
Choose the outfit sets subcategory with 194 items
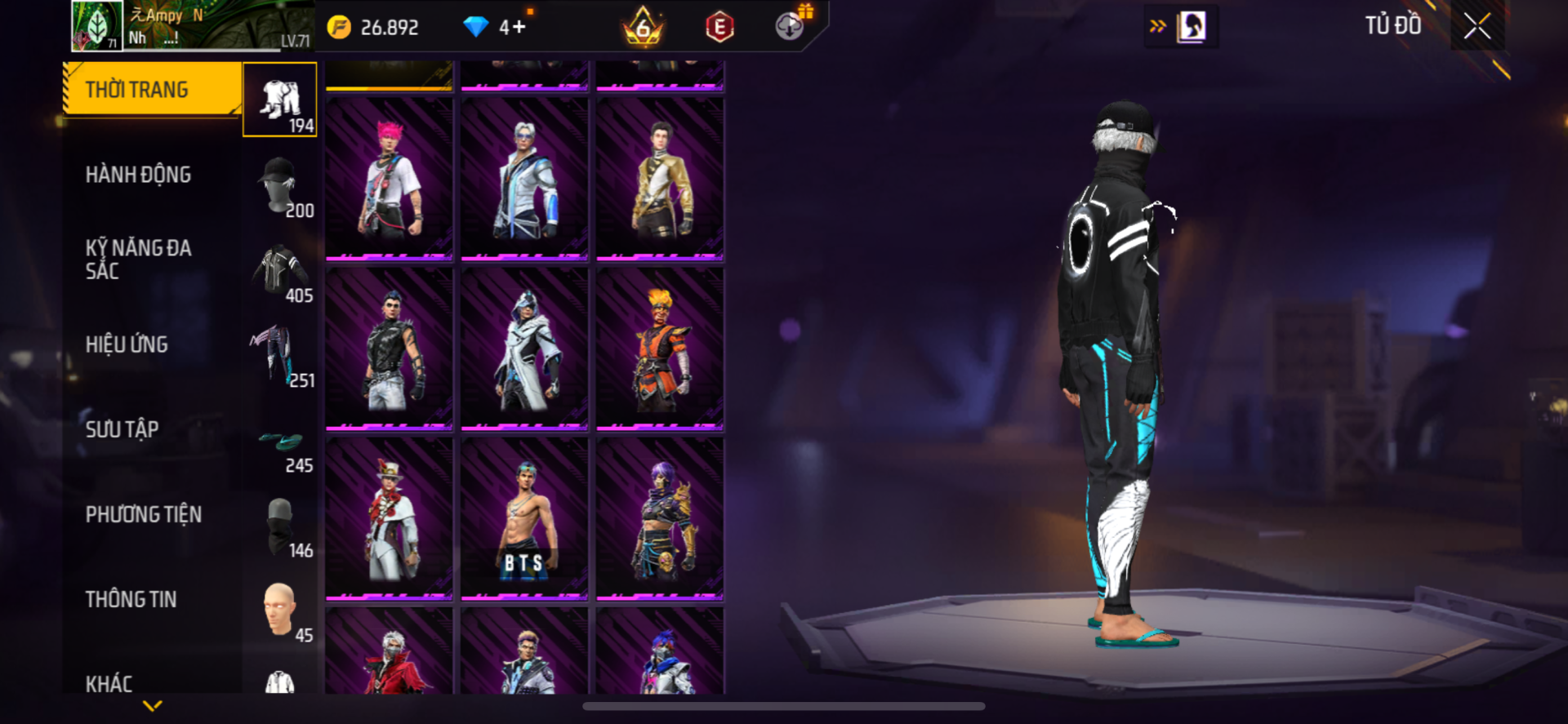280,100
